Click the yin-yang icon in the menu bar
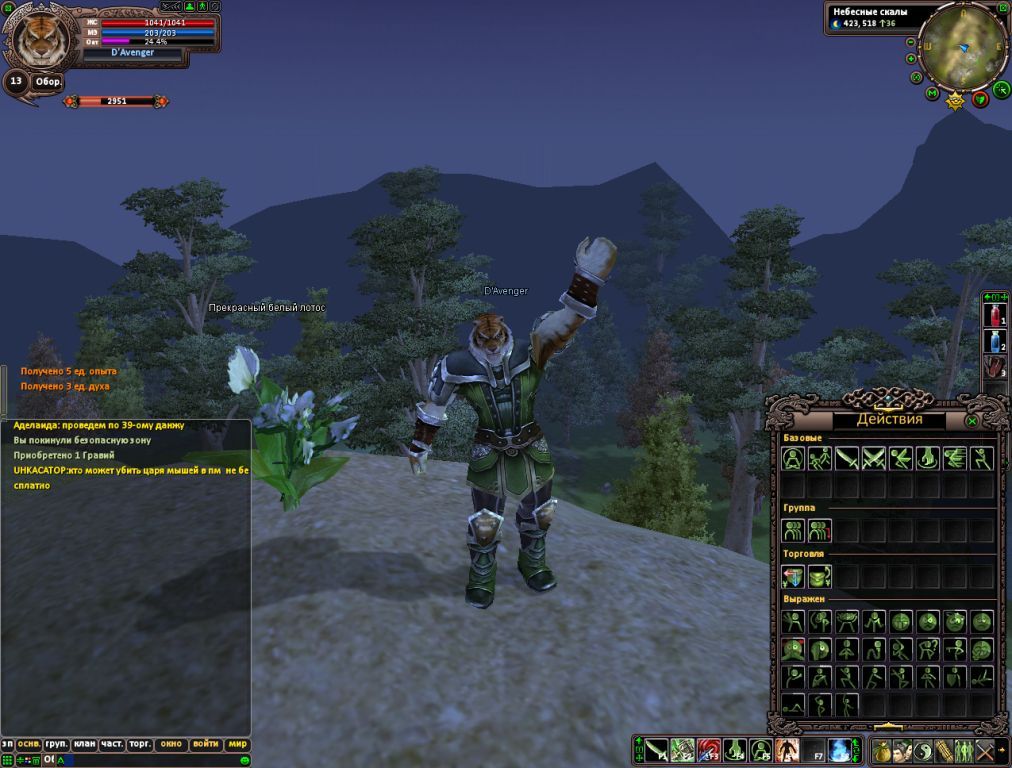The width and height of the screenshot is (1012, 768). 923,750
